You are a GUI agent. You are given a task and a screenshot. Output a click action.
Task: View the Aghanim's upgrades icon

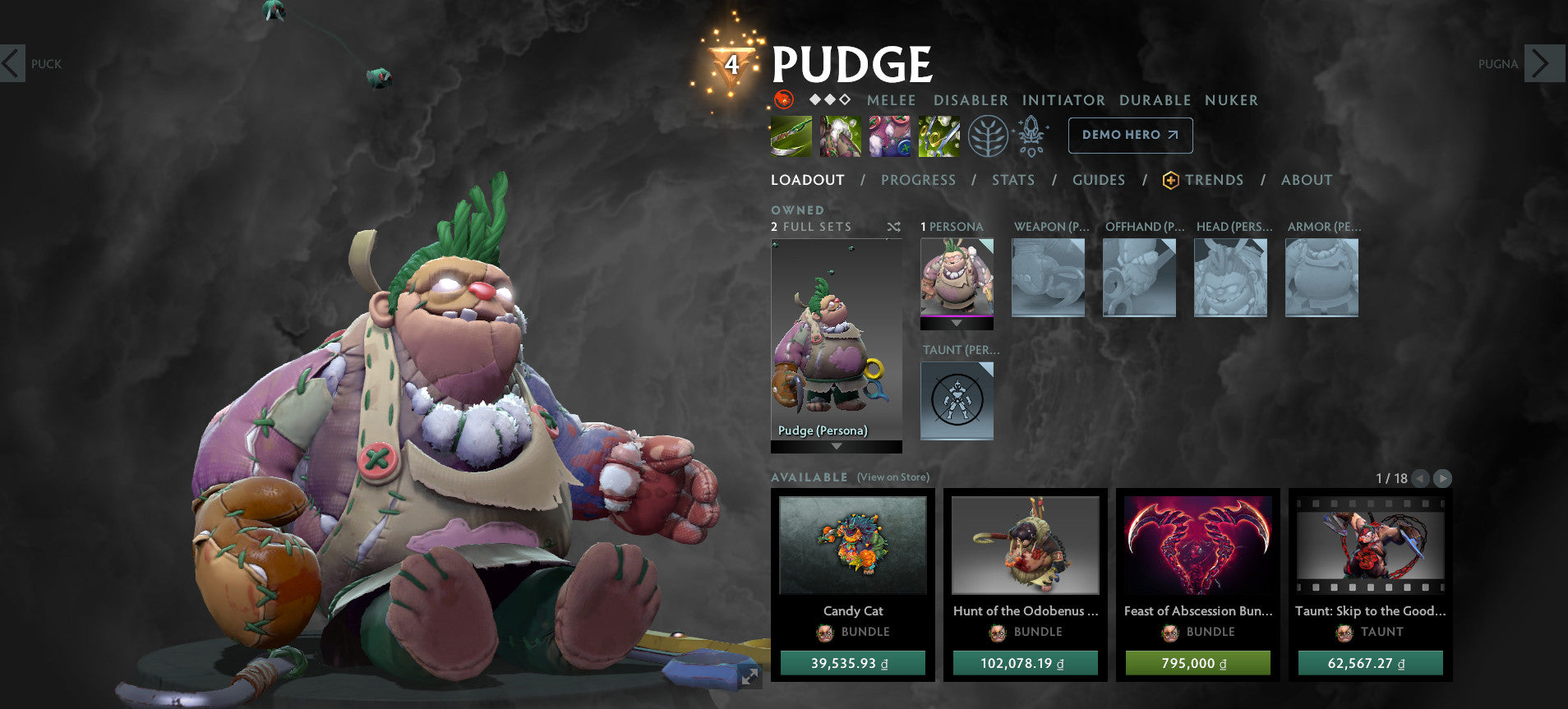[1030, 136]
